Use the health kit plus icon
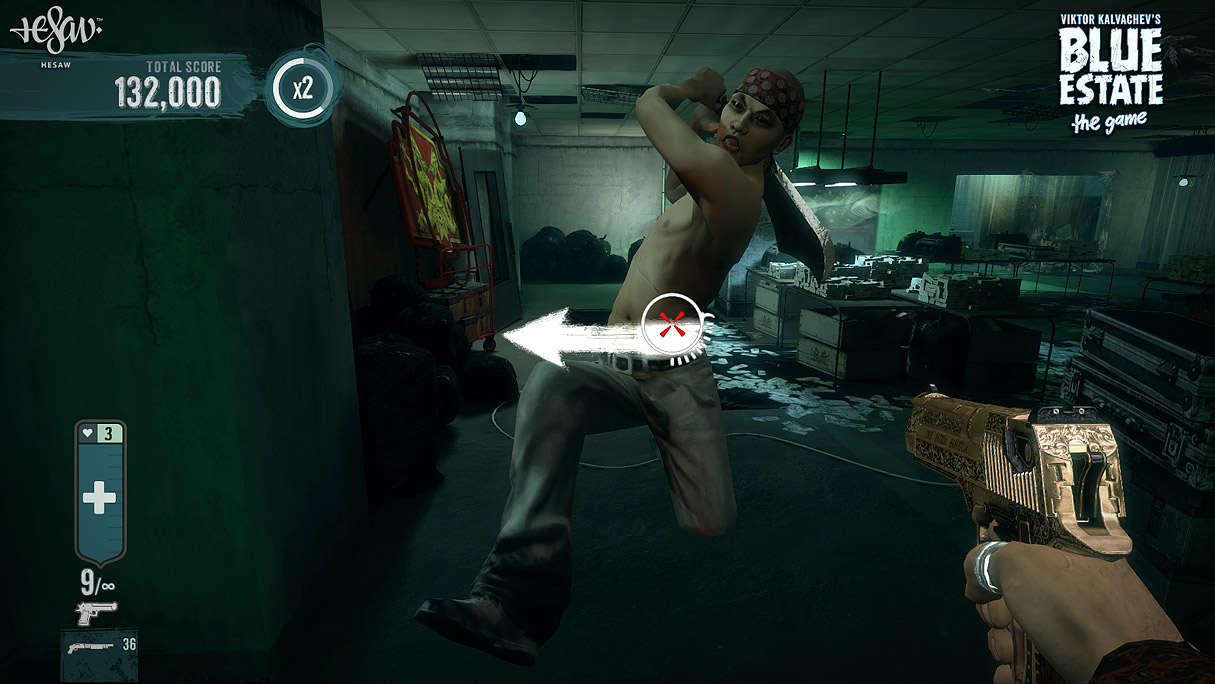Screen dimensions: 1215x684 [x=99, y=498]
